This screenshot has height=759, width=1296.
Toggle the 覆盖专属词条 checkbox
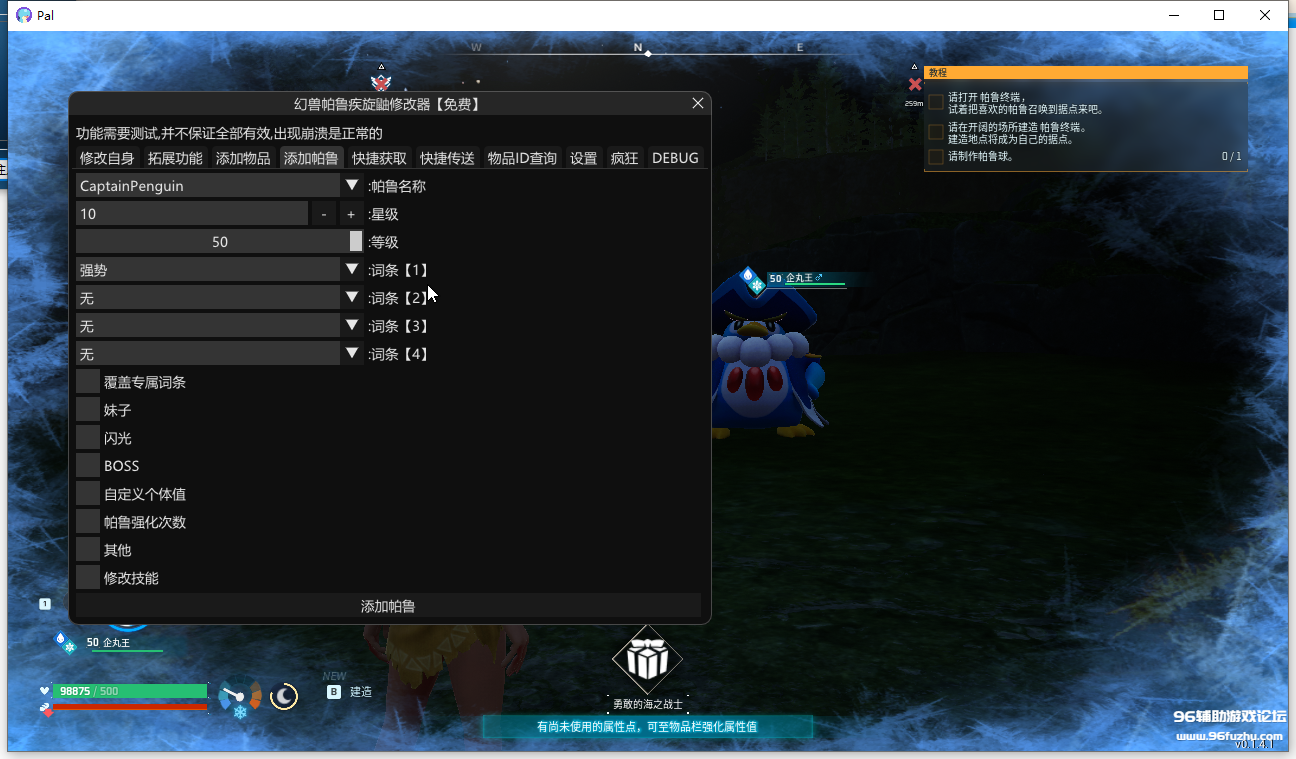coord(88,382)
